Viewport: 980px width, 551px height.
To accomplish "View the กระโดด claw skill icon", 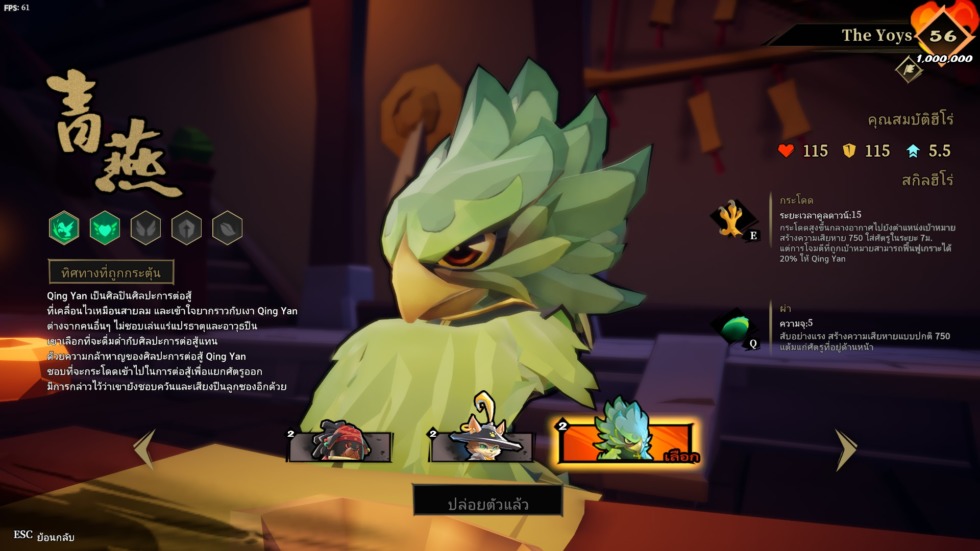I will click(x=734, y=218).
